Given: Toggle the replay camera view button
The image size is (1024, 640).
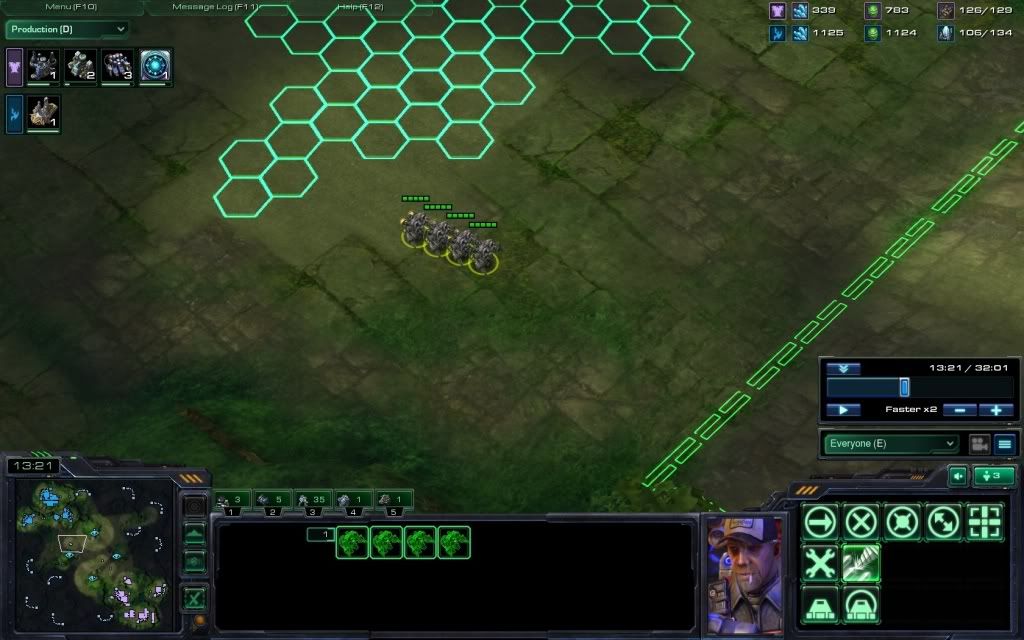Looking at the screenshot, I should 979,444.
